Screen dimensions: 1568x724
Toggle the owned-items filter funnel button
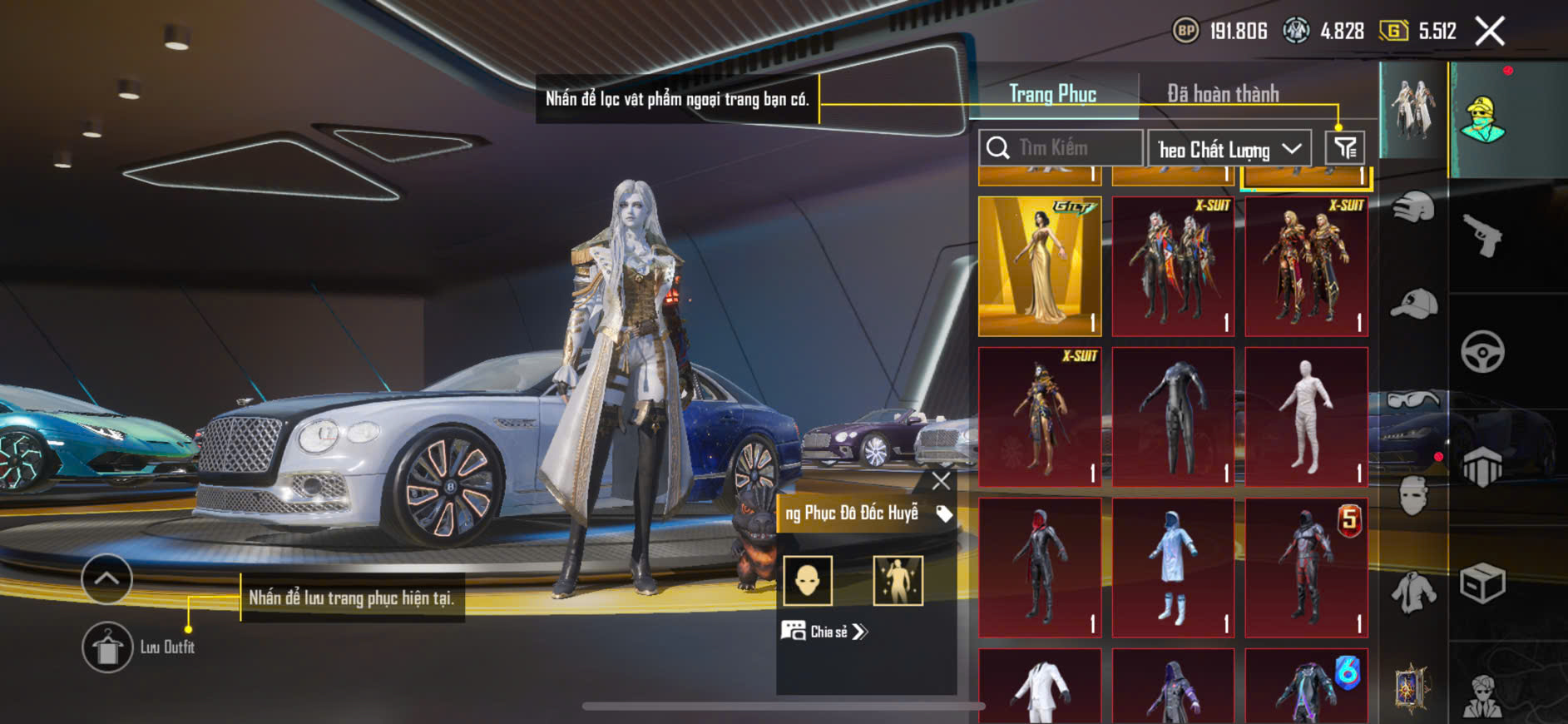click(x=1344, y=148)
